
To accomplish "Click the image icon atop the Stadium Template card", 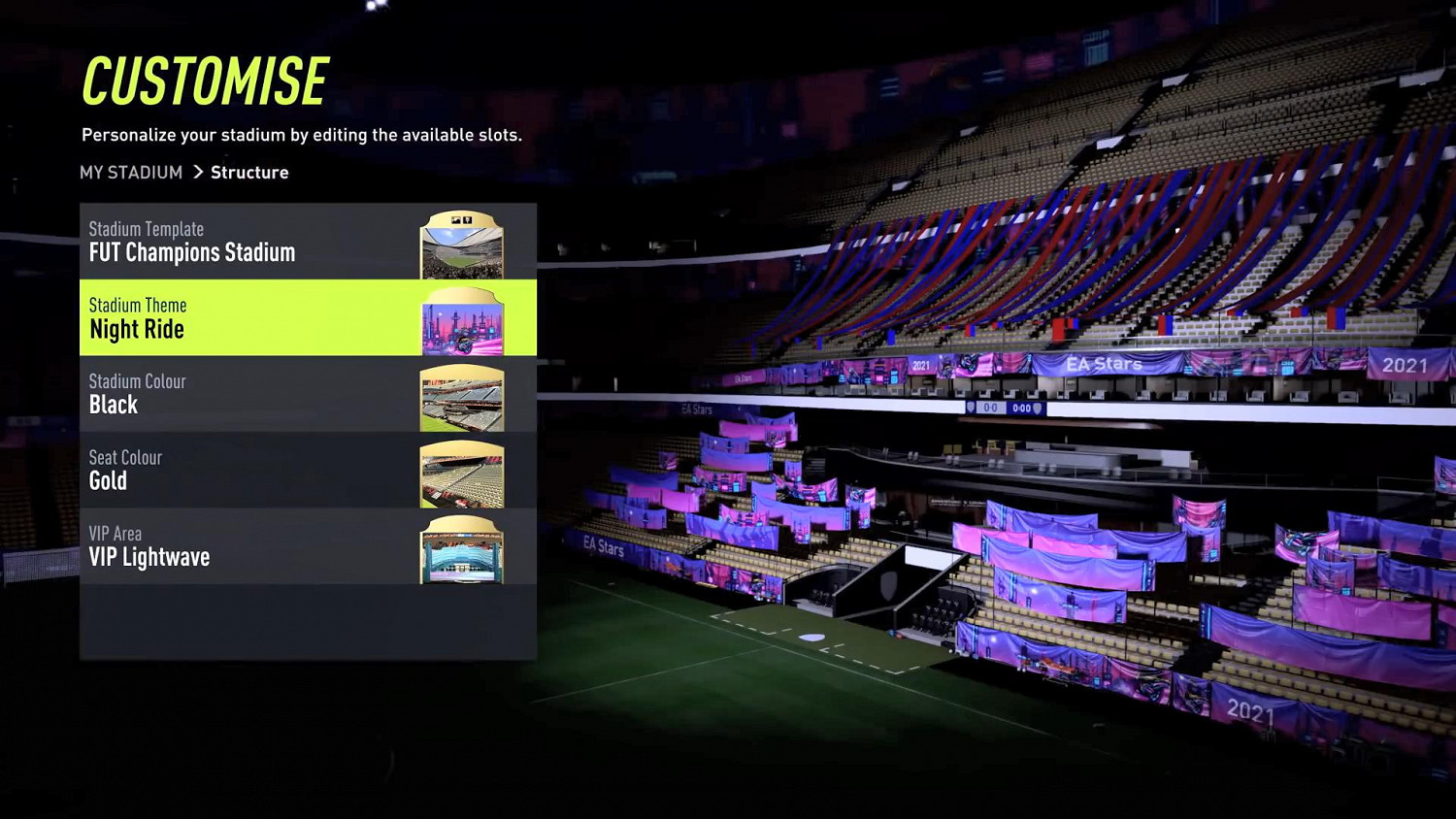I will pyautogui.click(x=455, y=219).
